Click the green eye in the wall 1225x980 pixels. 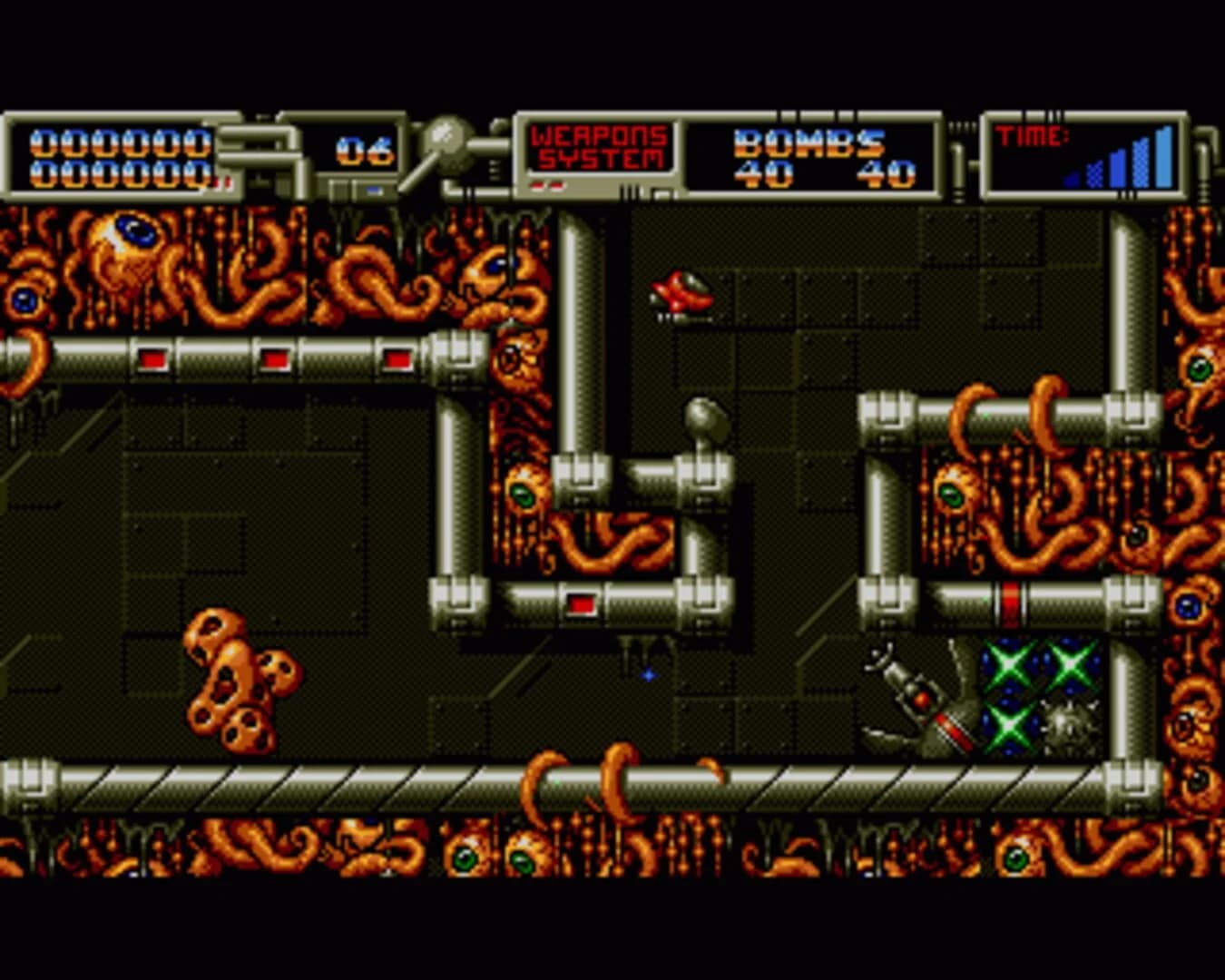(524, 493)
